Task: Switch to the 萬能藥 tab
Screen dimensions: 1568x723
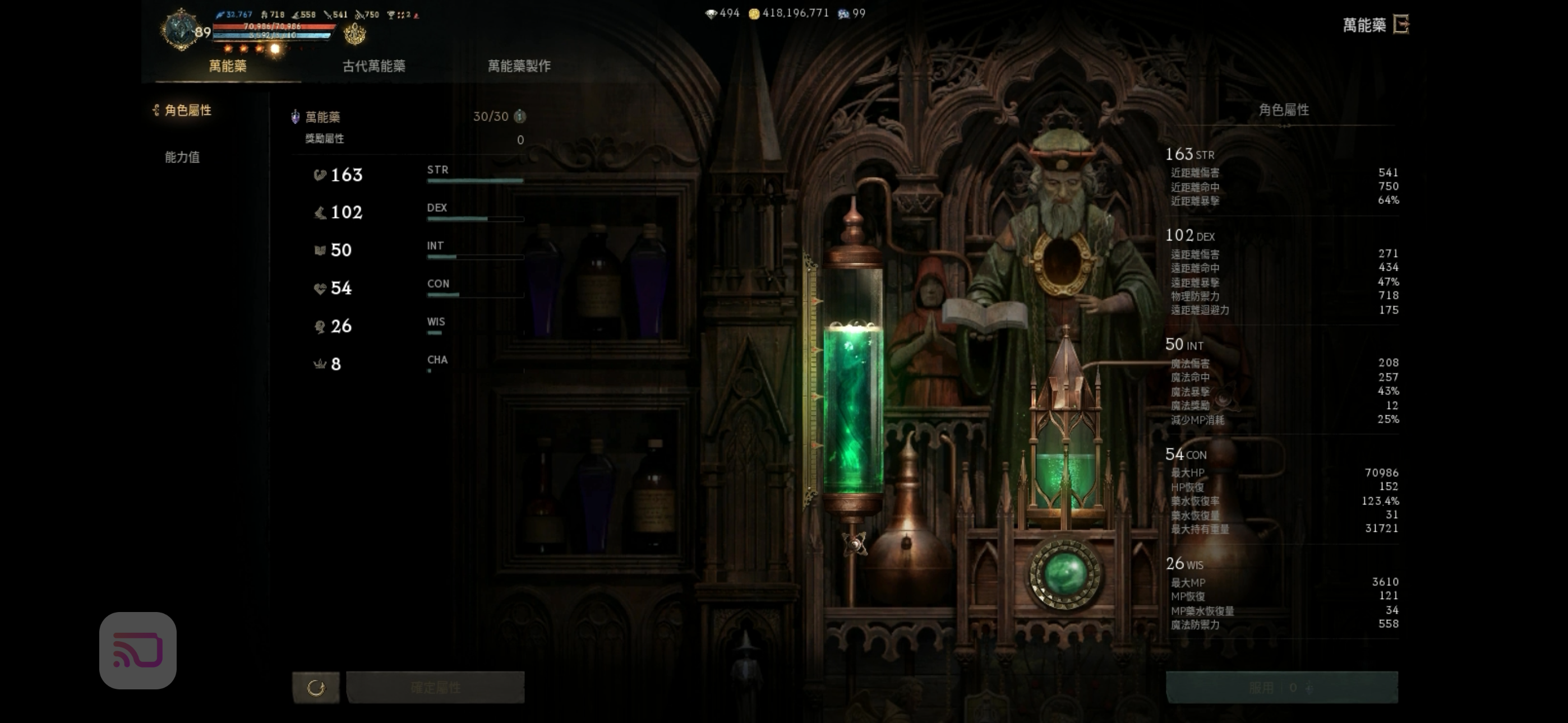Action: pos(228,66)
